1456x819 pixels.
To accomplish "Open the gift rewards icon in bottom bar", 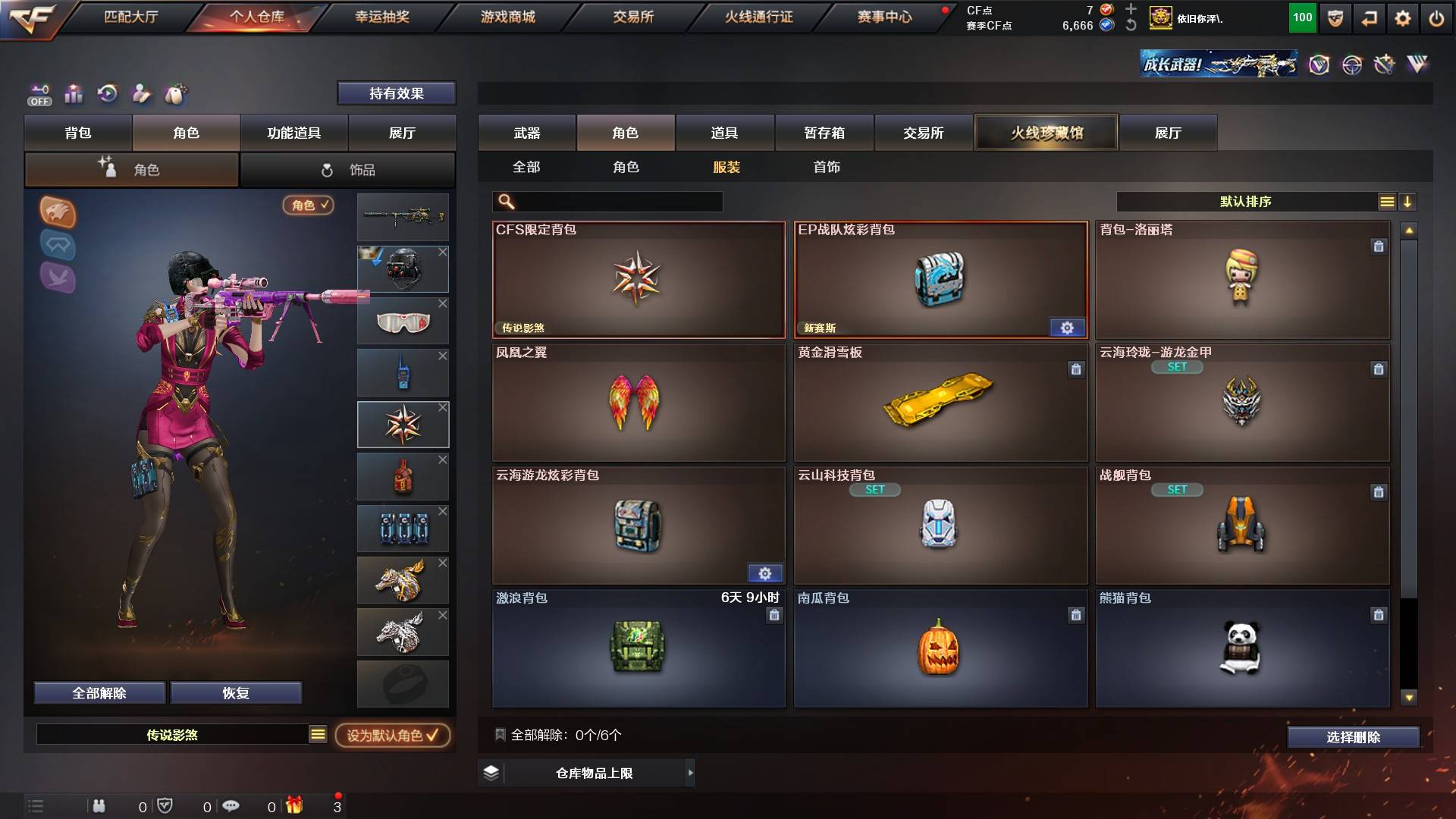I will click(x=297, y=805).
